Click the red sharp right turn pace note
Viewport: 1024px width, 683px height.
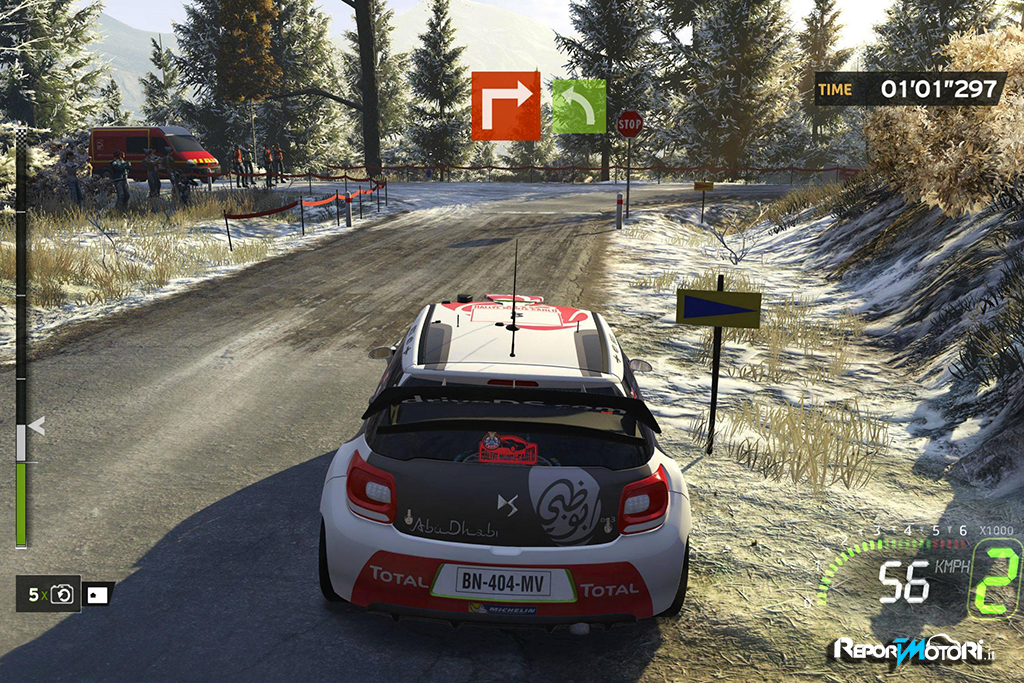[x=505, y=105]
